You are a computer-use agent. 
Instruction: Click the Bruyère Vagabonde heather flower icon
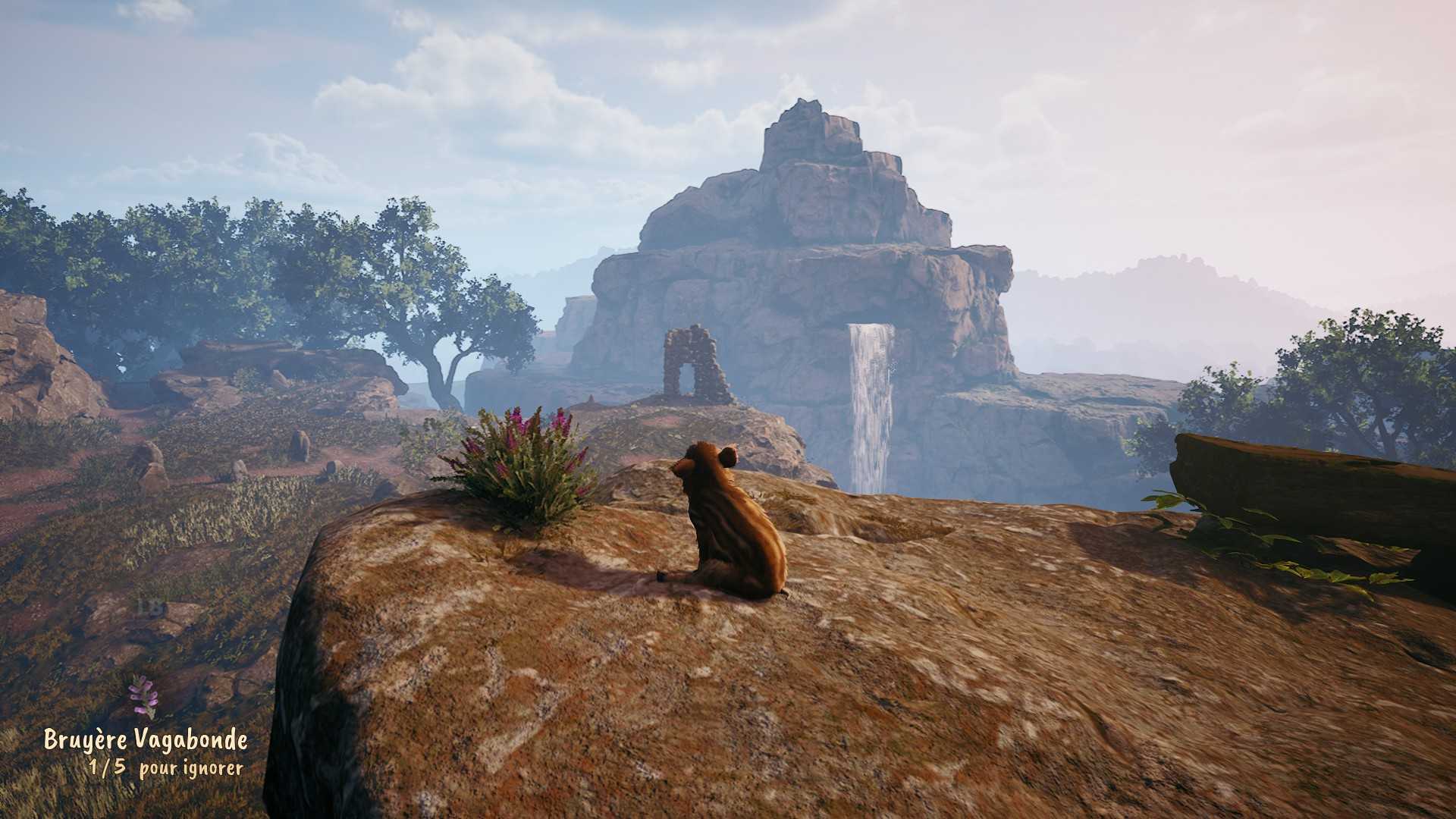pyautogui.click(x=142, y=696)
